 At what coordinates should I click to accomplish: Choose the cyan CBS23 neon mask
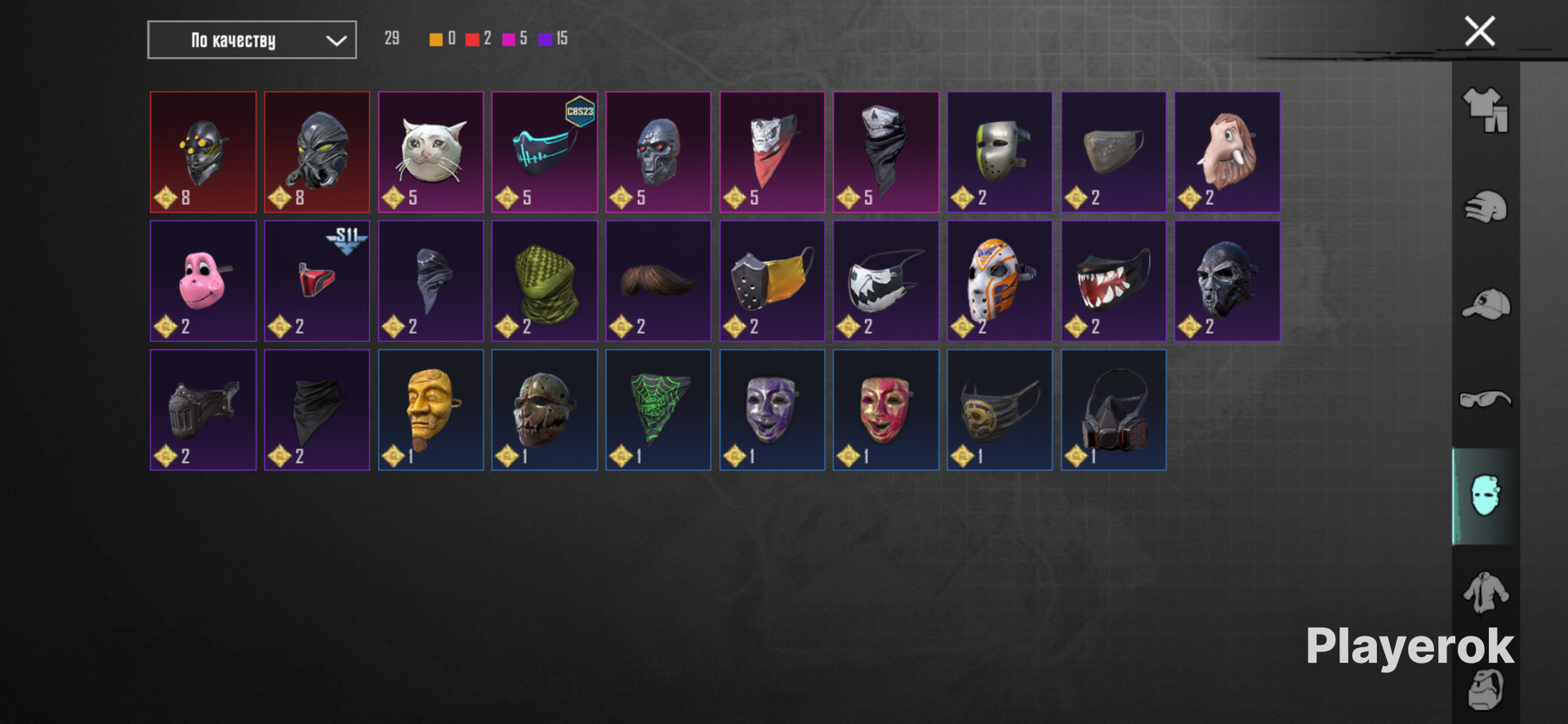tap(545, 152)
